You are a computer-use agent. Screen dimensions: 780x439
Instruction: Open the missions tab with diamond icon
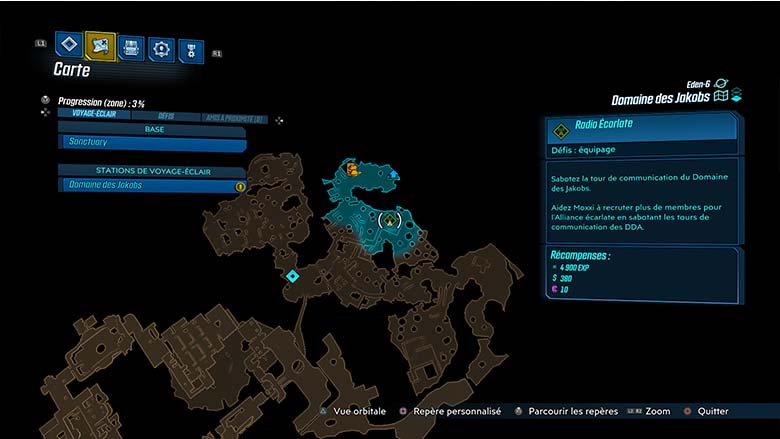(68, 45)
